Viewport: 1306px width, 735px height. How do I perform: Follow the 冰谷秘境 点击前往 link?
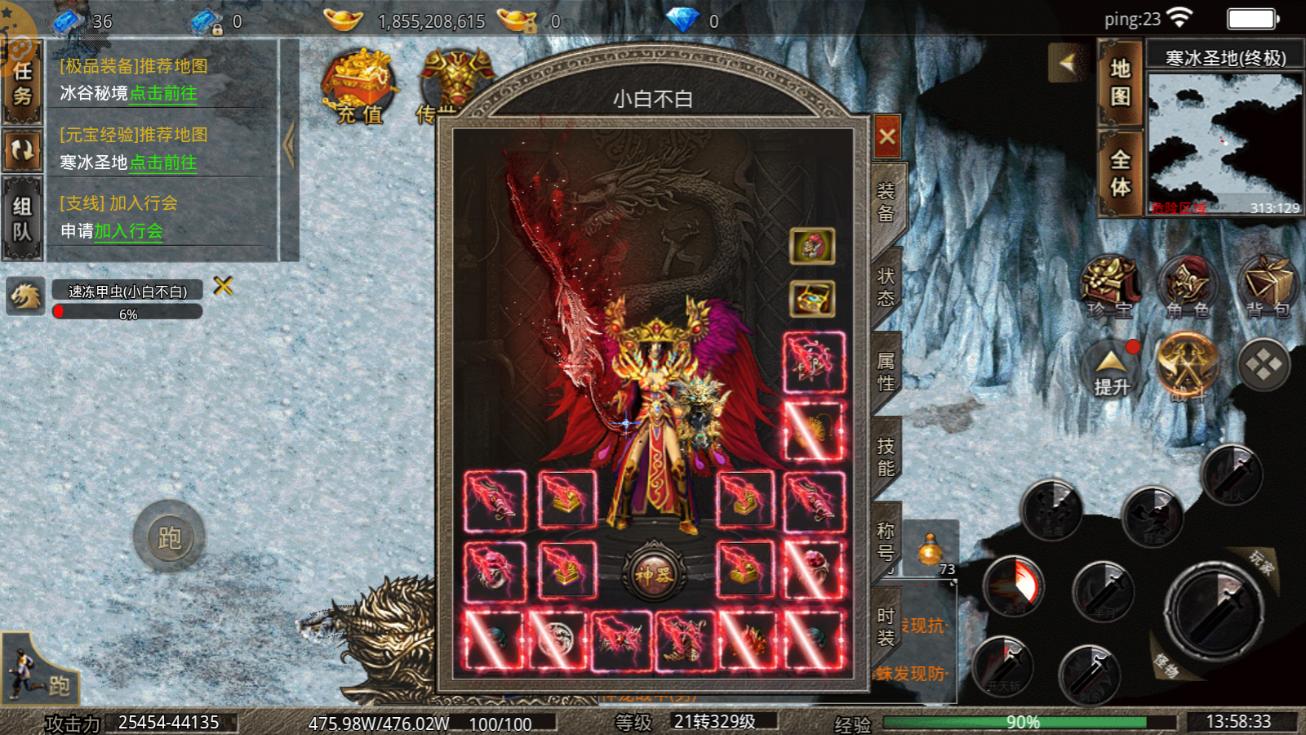163,94
